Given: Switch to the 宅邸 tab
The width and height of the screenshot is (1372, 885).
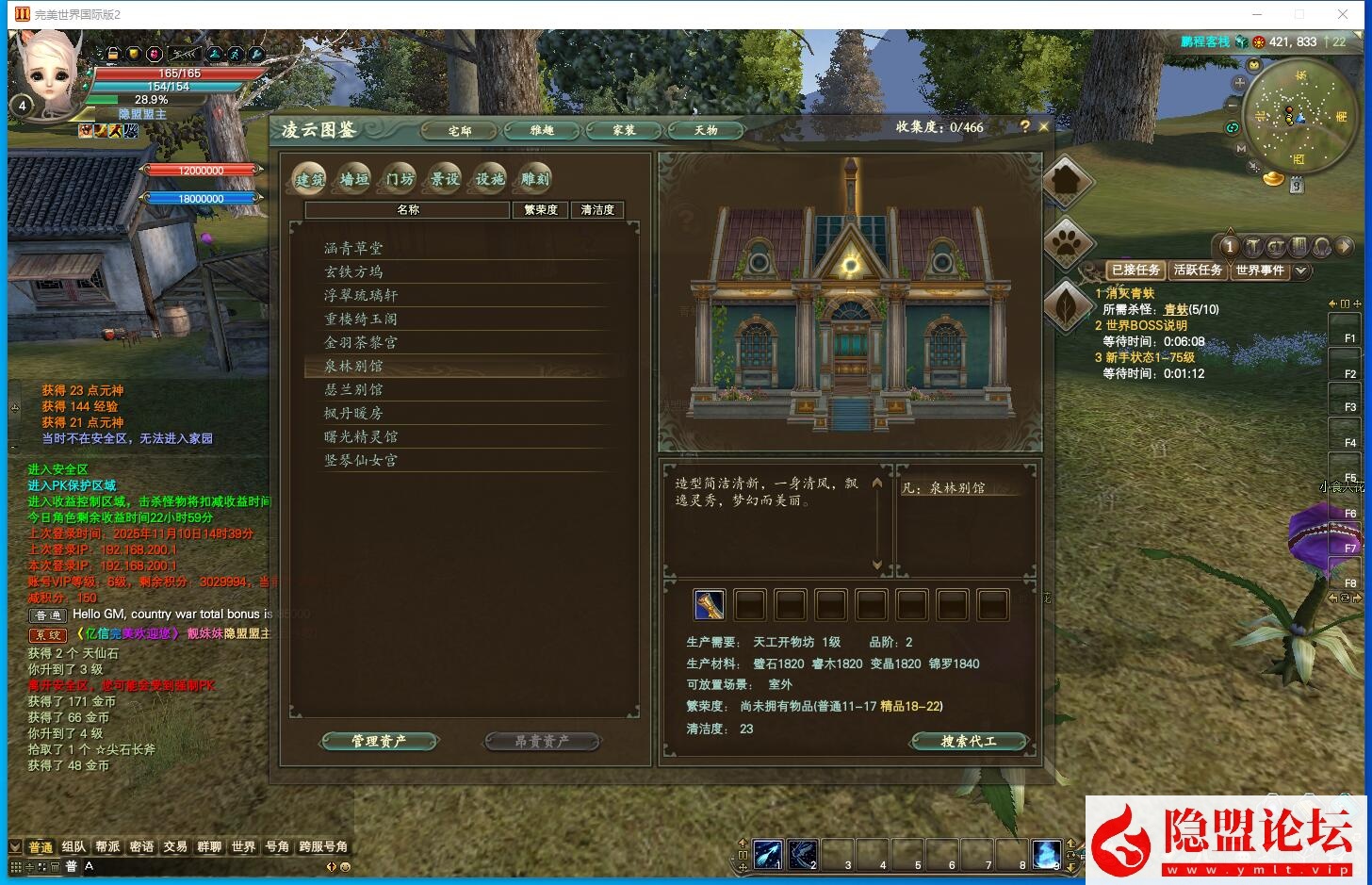Looking at the screenshot, I should click(460, 131).
